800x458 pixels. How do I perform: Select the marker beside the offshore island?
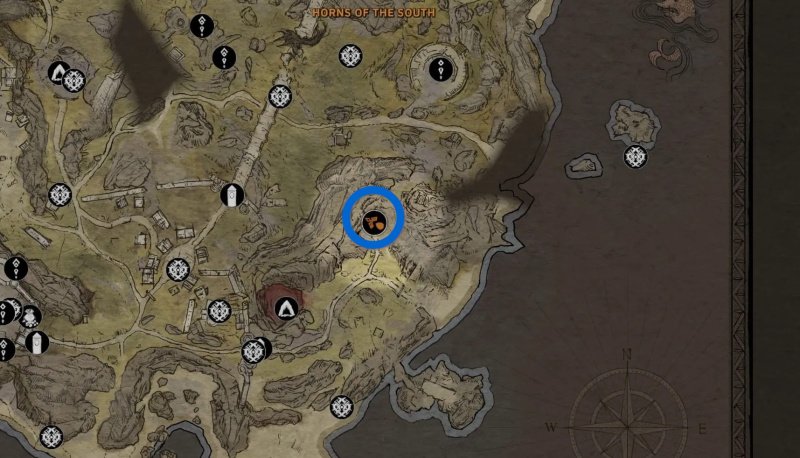pyautogui.click(x=635, y=157)
